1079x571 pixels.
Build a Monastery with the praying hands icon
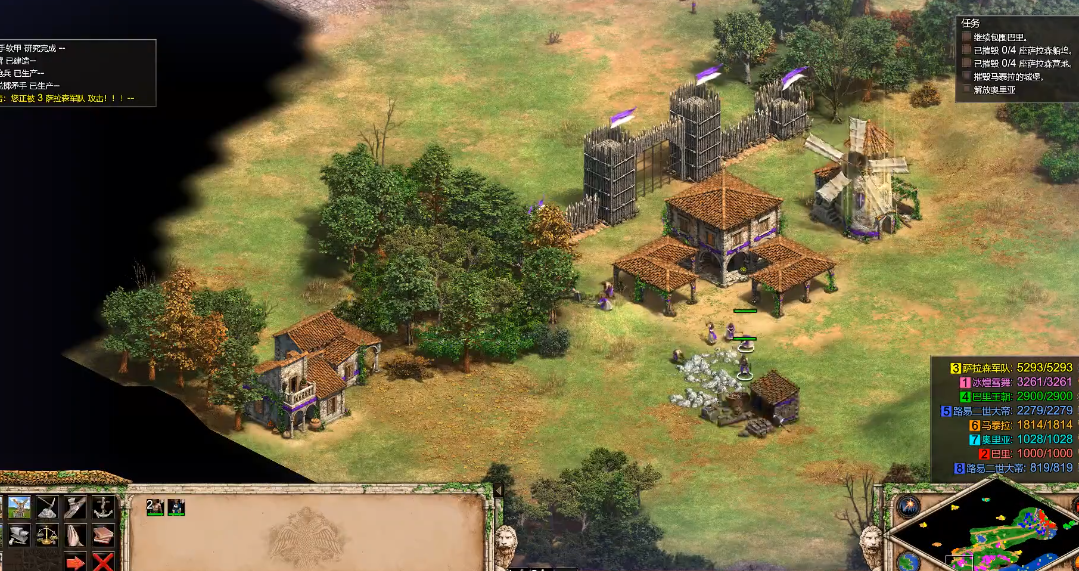coord(75,535)
